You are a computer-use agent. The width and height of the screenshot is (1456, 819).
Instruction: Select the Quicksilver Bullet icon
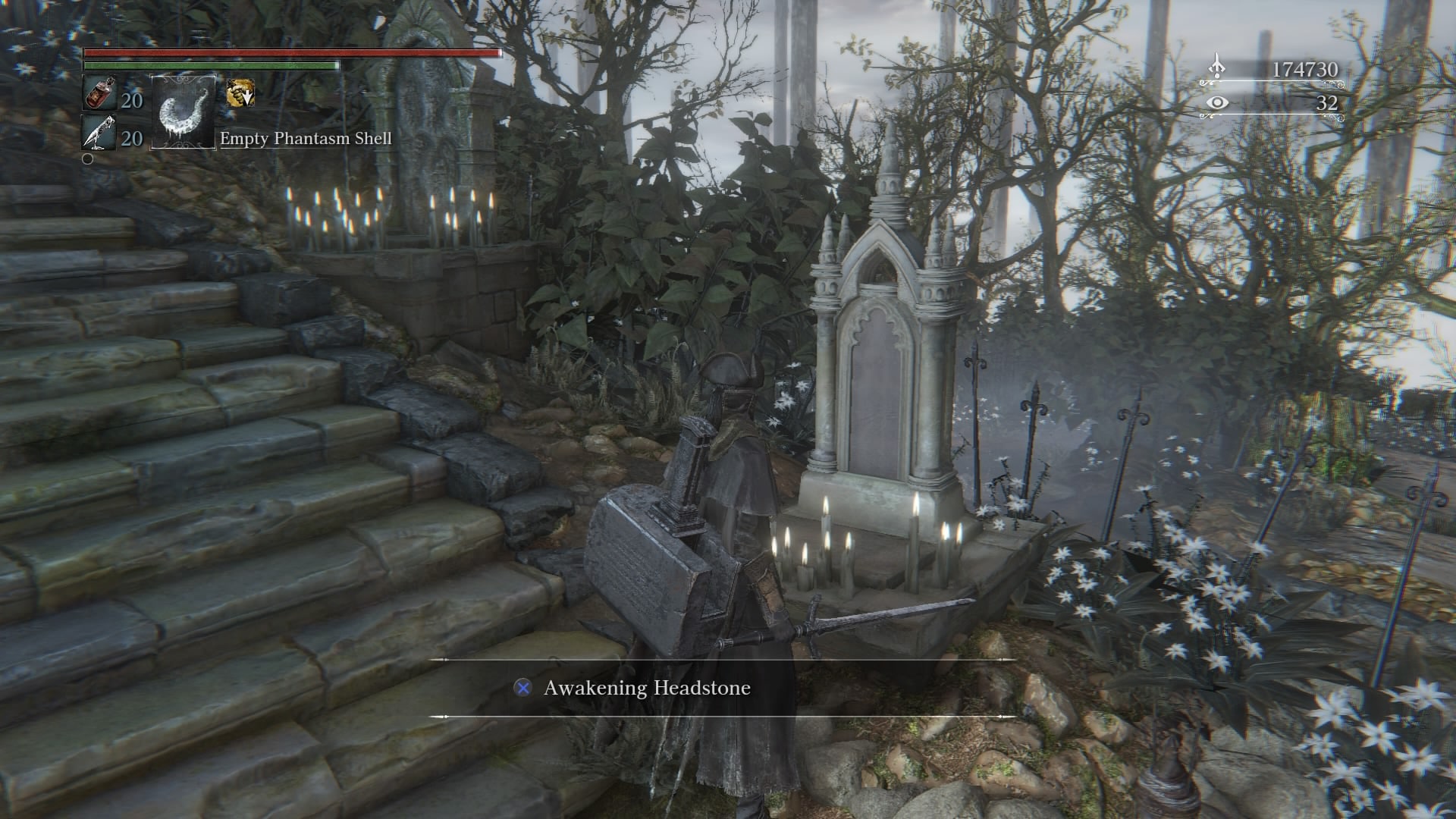point(99,133)
